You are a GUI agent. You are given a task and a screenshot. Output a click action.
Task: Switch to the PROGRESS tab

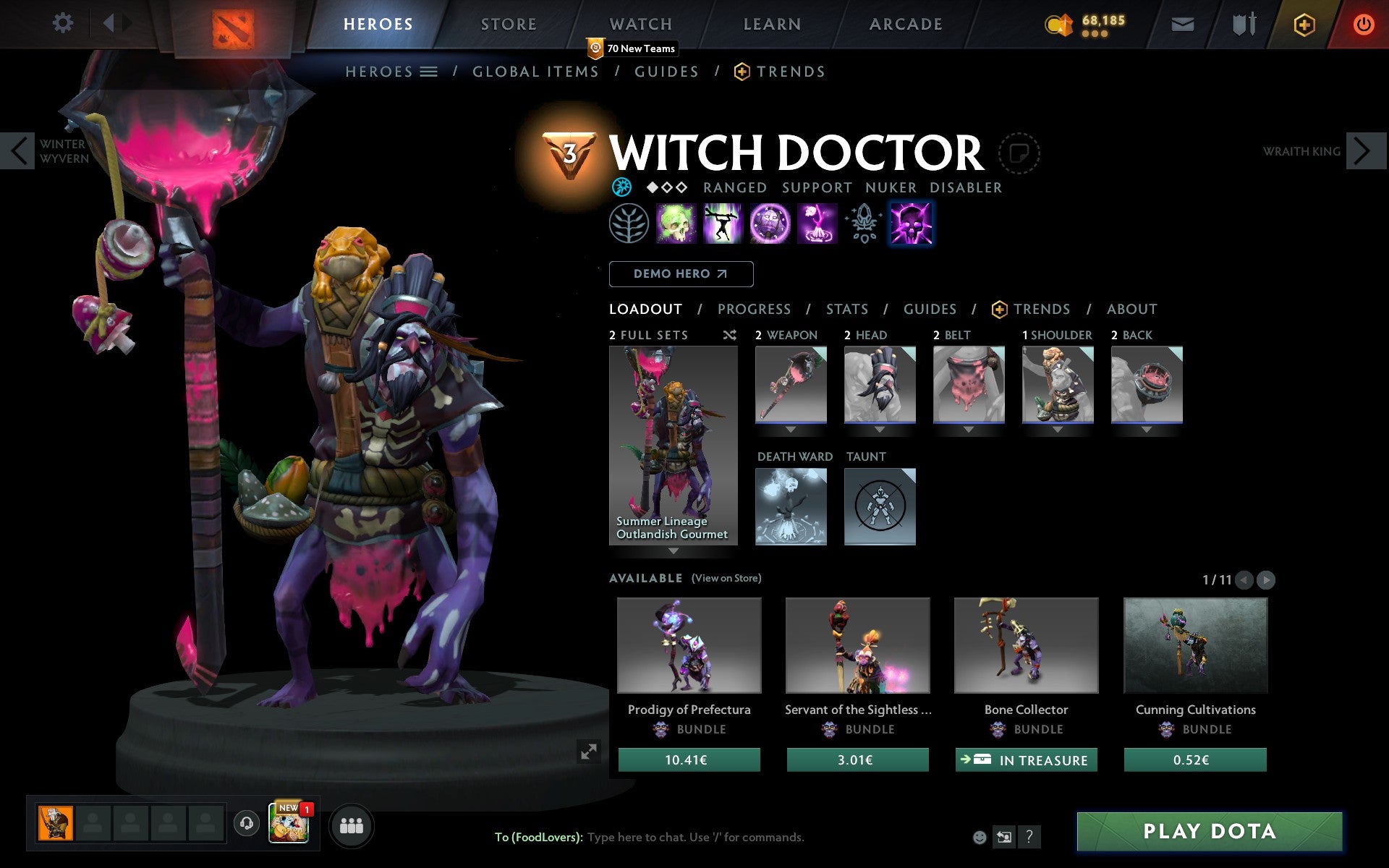[754, 309]
